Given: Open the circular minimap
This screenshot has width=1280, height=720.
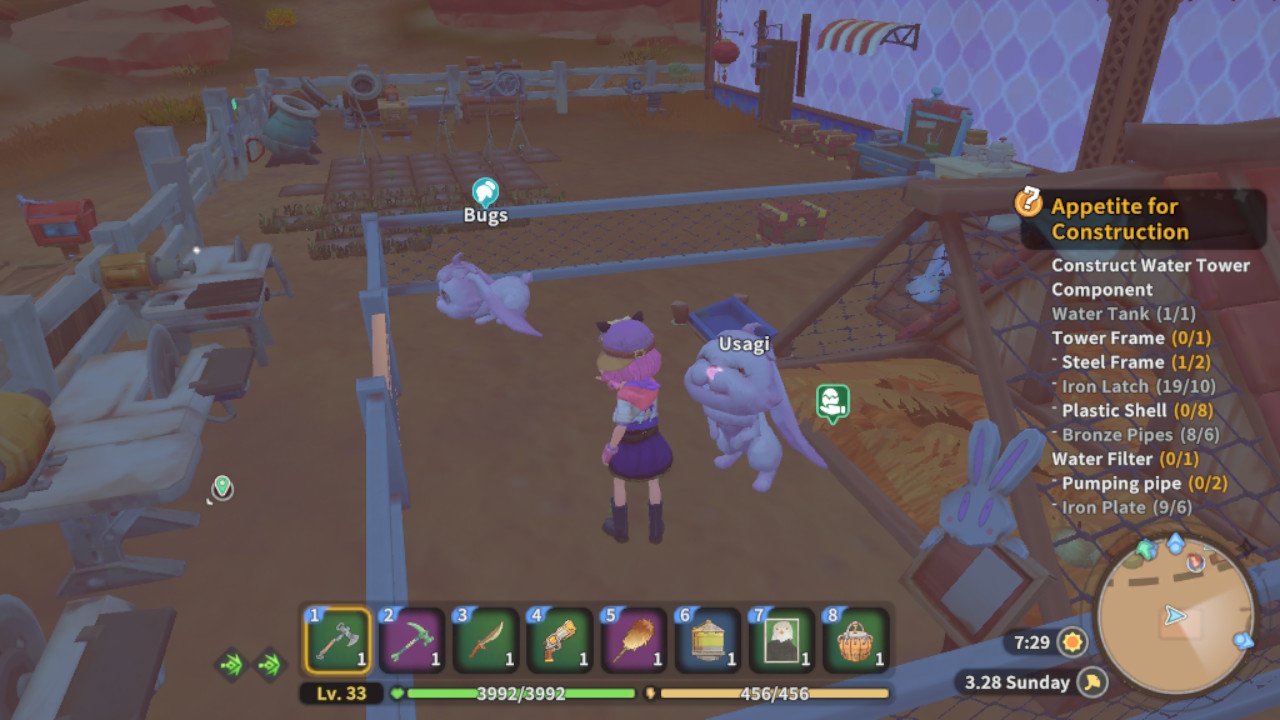Looking at the screenshot, I should (x=1175, y=615).
